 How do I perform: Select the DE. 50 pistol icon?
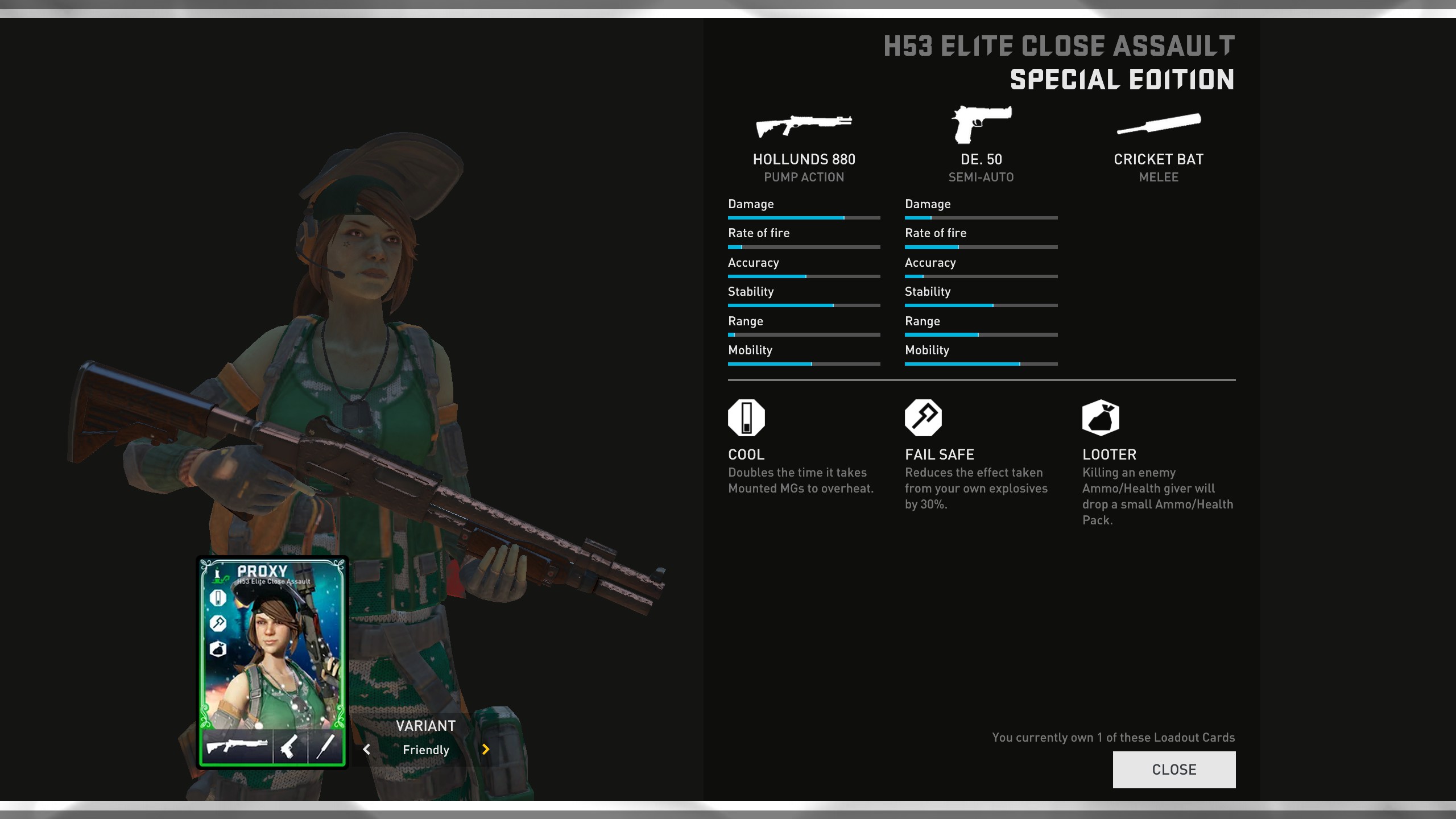[x=981, y=124]
